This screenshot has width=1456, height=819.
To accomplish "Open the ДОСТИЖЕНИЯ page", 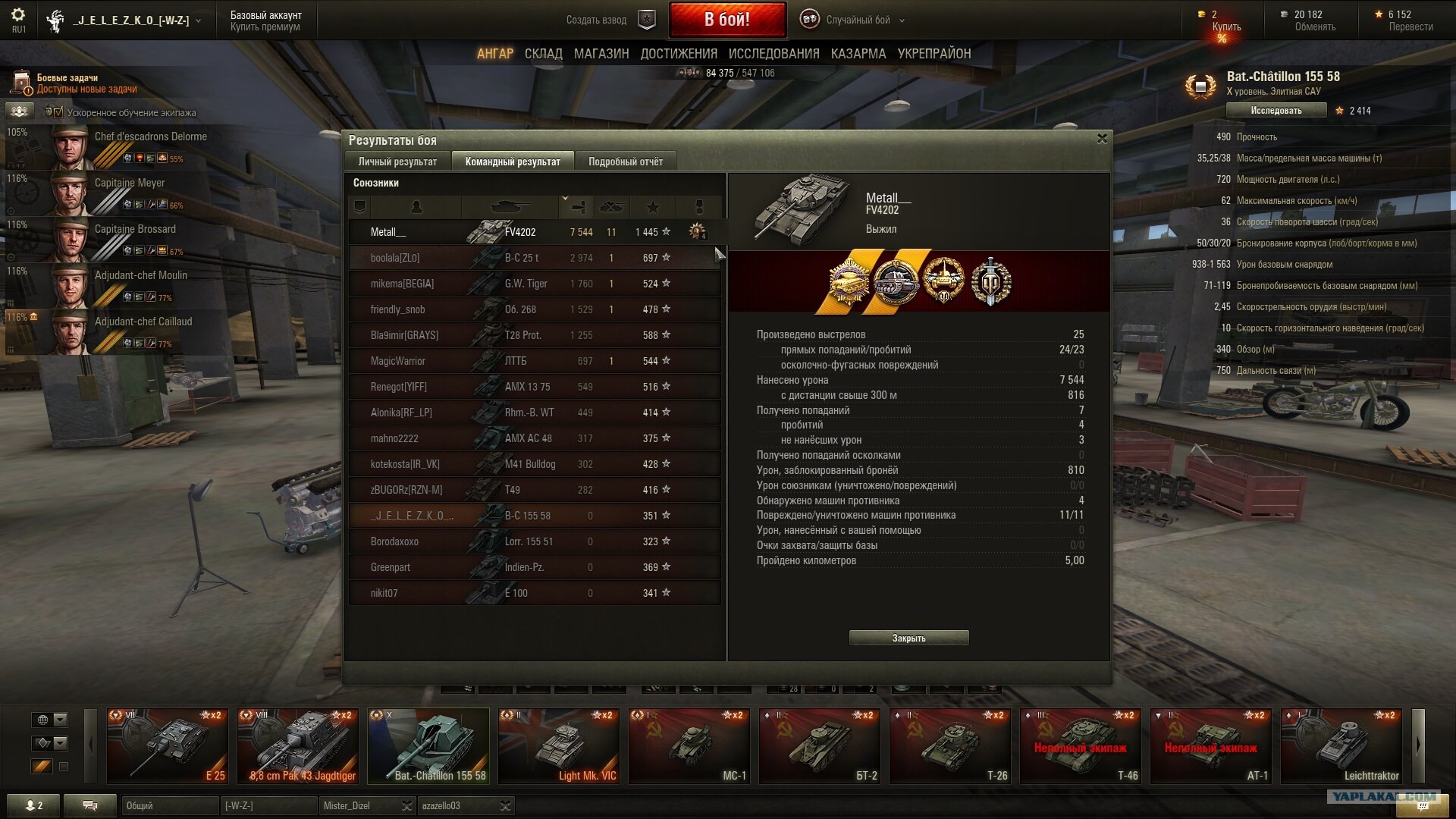I will [x=678, y=54].
